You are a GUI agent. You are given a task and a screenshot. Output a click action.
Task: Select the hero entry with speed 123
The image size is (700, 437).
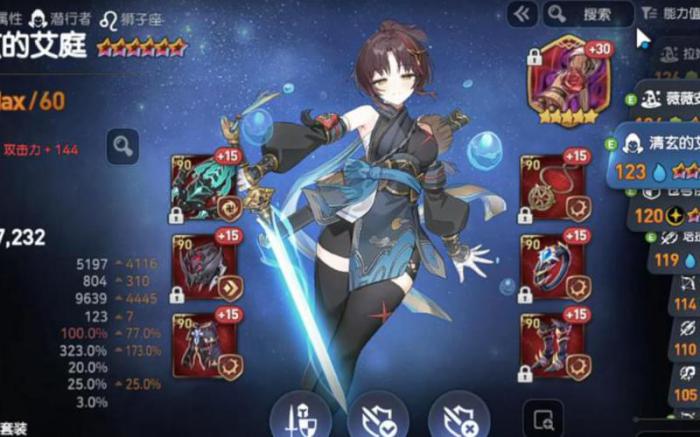[660, 157]
